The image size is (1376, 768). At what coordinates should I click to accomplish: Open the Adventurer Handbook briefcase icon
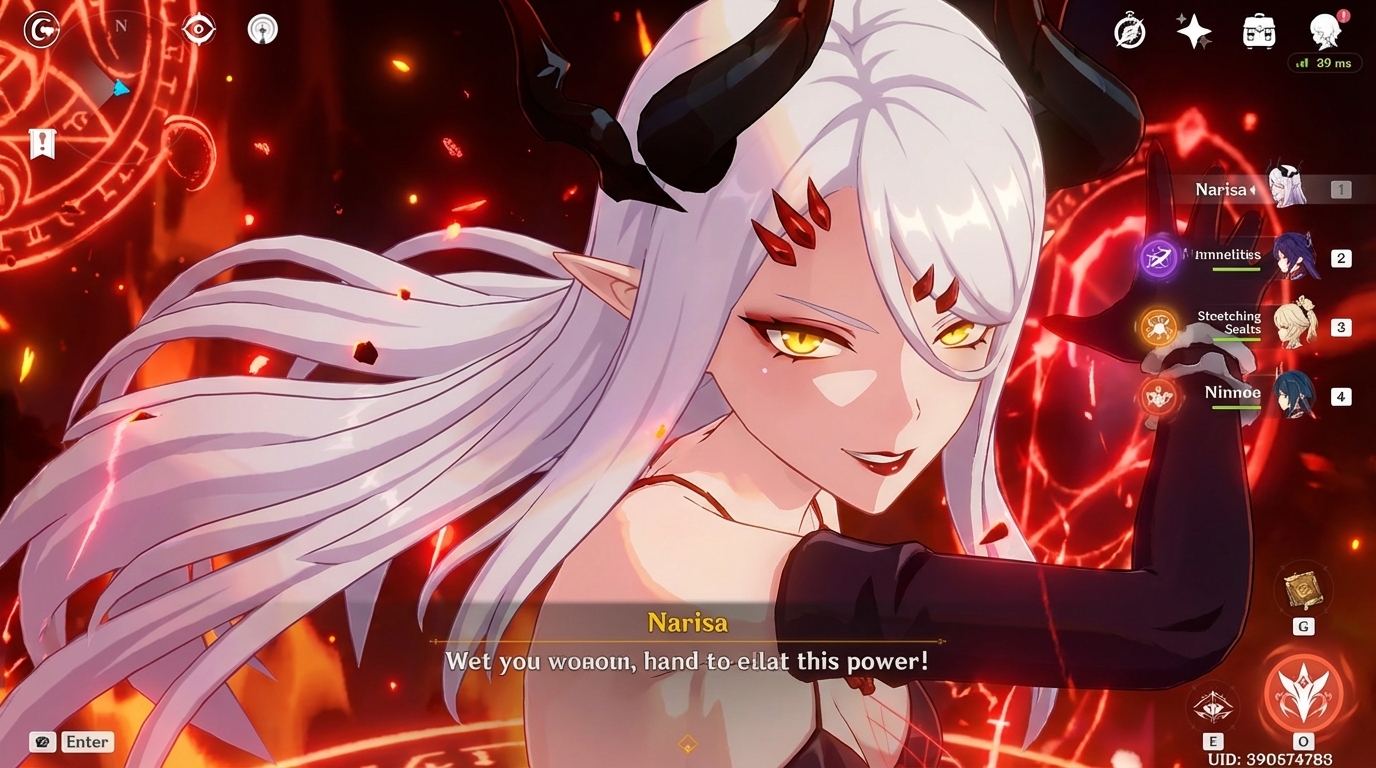click(1258, 31)
